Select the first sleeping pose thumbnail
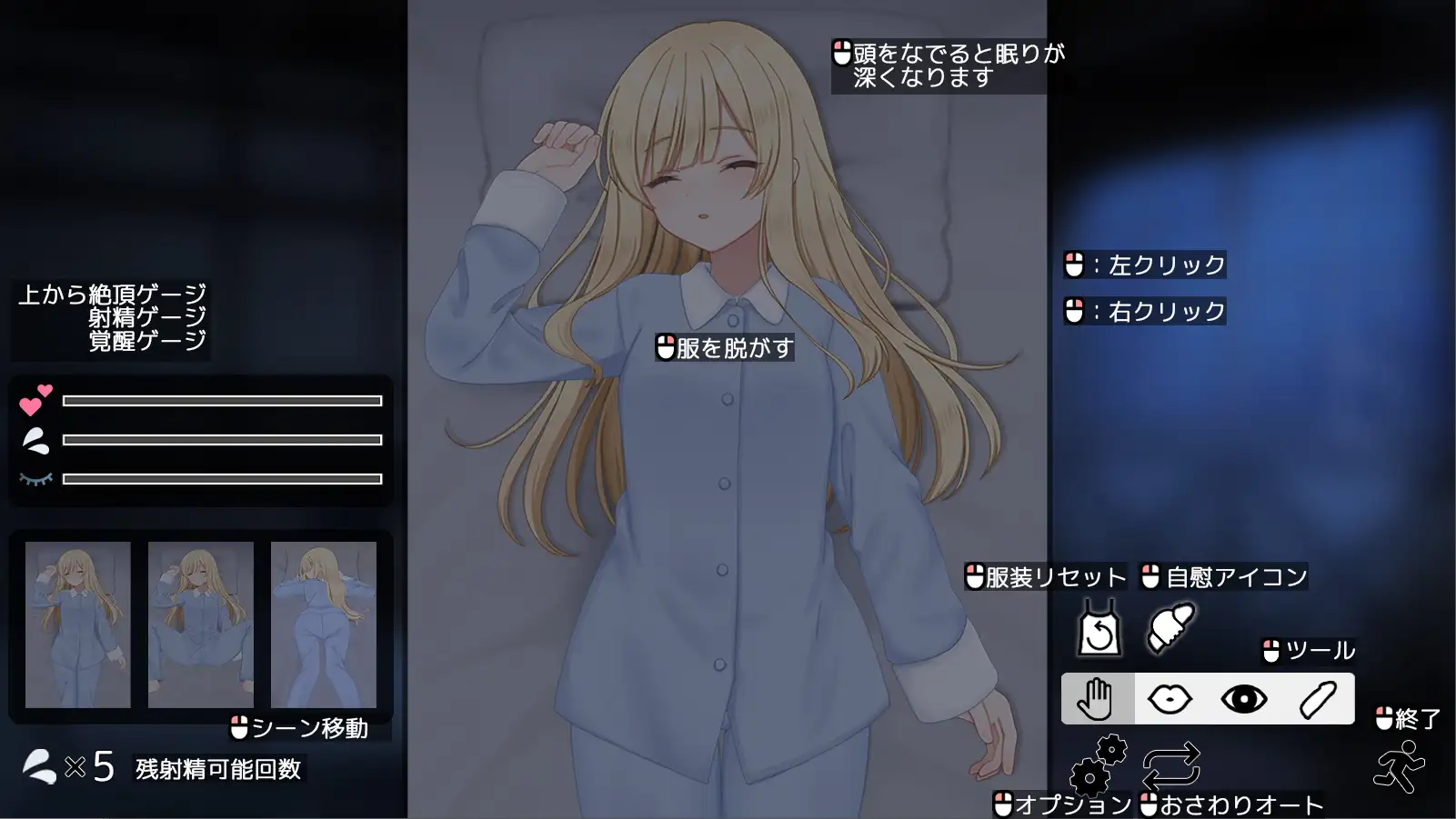Screen dimensions: 1456x819 76,624
